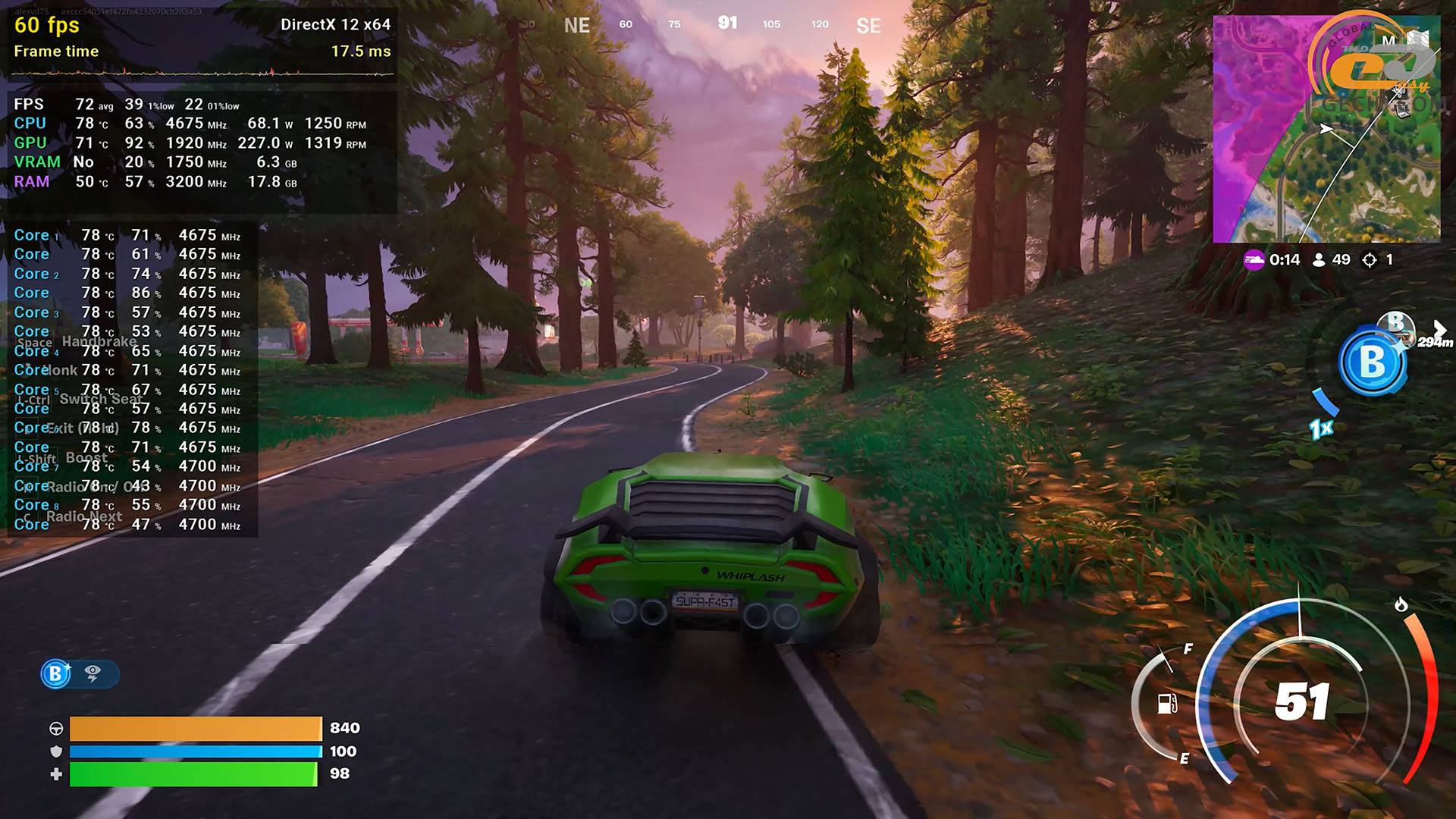The height and width of the screenshot is (819, 1456).
Task: Open the minimap in the corner
Action: 1326,129
